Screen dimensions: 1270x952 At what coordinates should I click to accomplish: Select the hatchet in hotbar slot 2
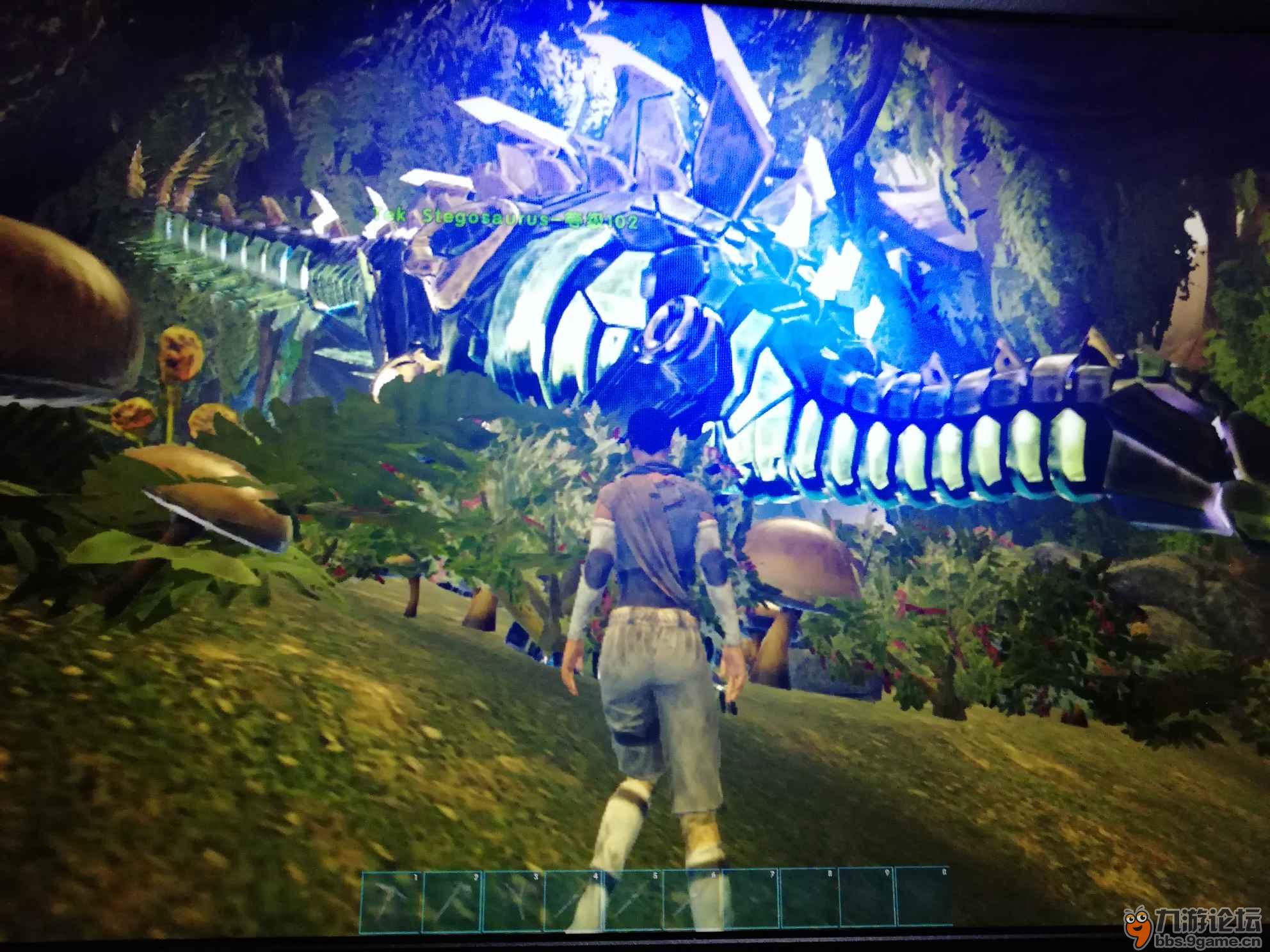click(451, 896)
